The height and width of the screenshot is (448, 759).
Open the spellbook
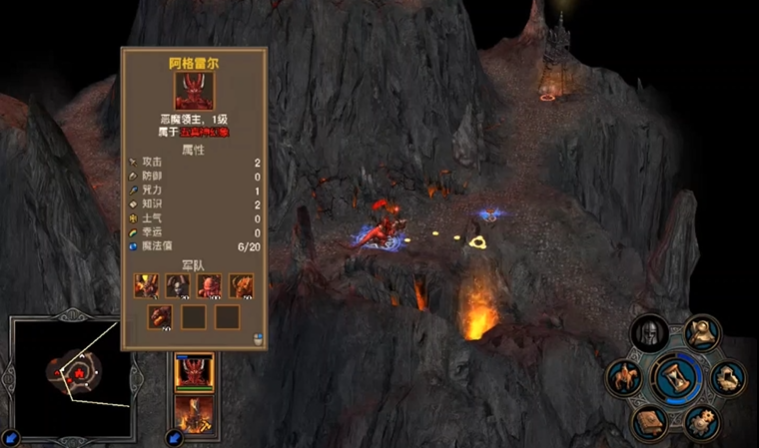coord(648,420)
